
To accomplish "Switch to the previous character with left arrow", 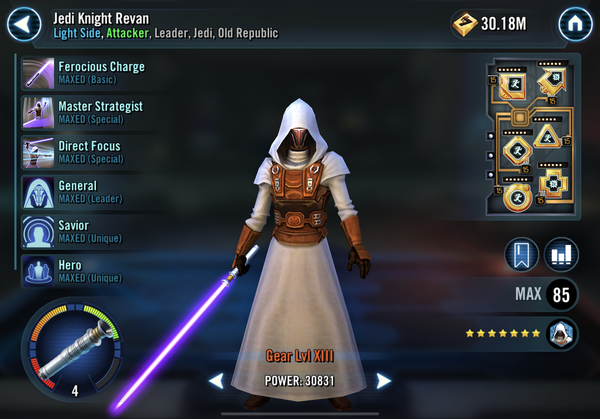I will point(215,381).
